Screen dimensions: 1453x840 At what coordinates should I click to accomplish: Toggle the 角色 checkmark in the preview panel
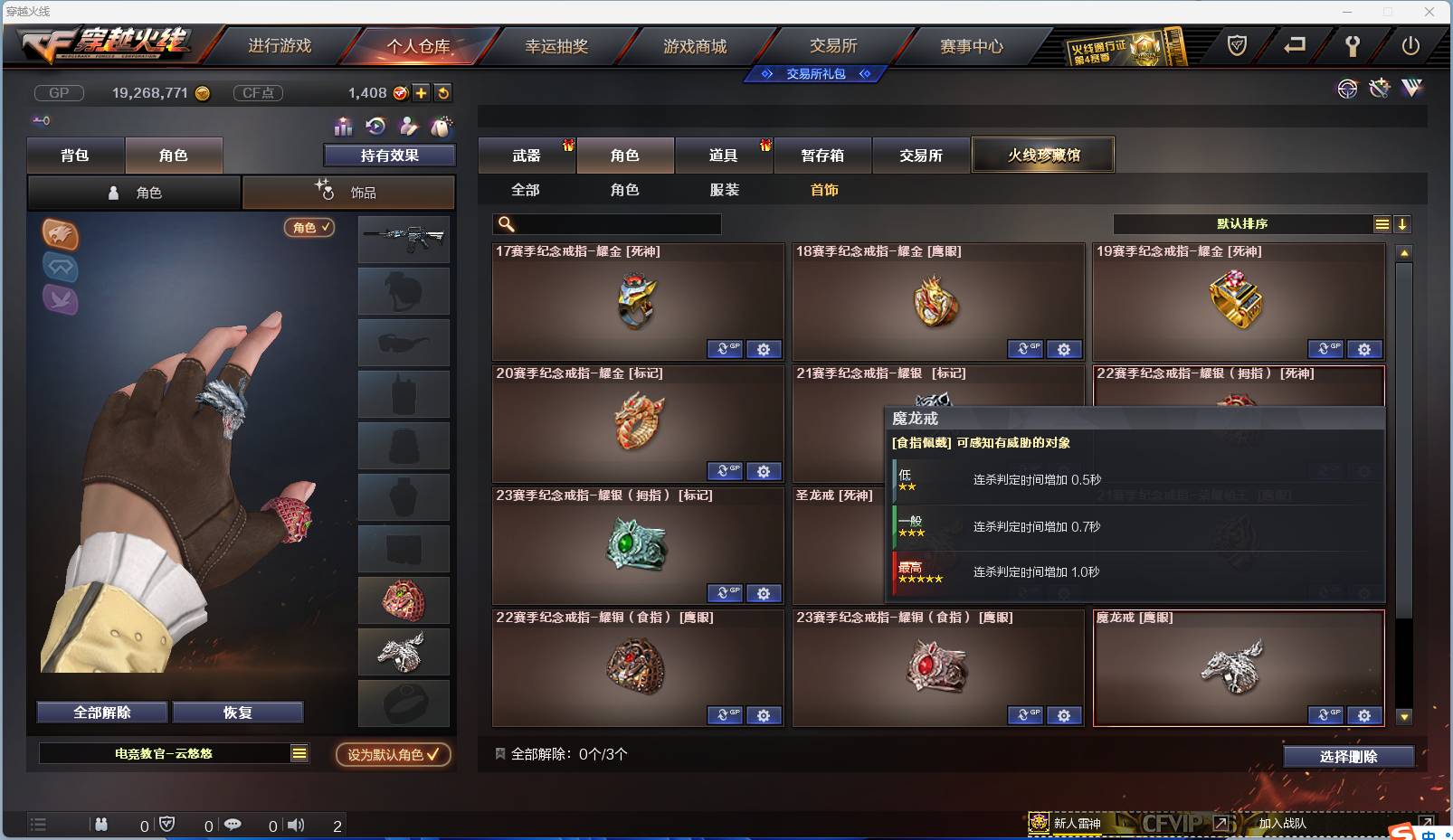309,228
